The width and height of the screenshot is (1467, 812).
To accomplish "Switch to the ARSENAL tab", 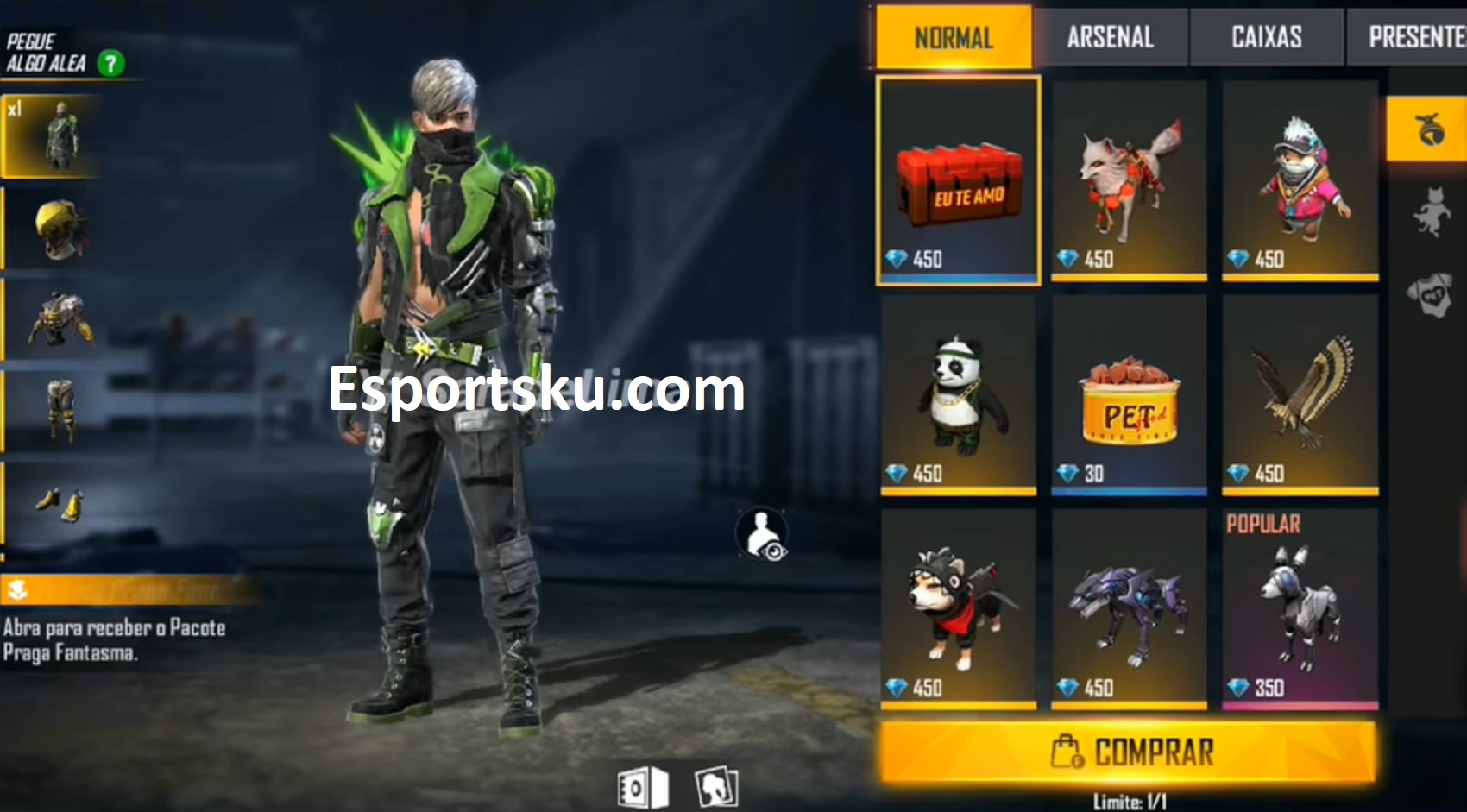I will coord(1110,36).
